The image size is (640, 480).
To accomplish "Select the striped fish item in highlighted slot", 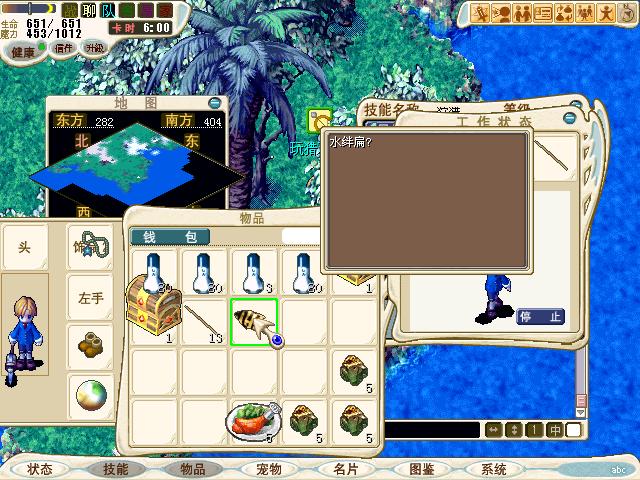I will pos(253,322).
